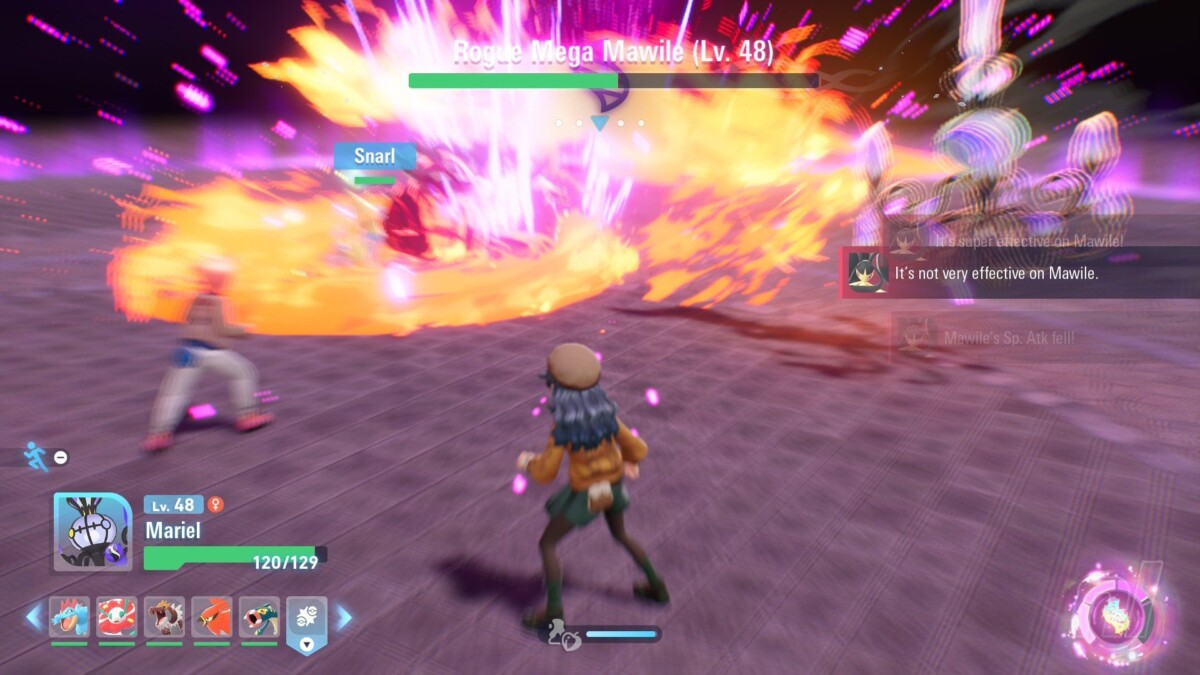Click the left arrow beside the party row
Image resolution: width=1200 pixels, height=675 pixels.
pyautogui.click(x=34, y=617)
